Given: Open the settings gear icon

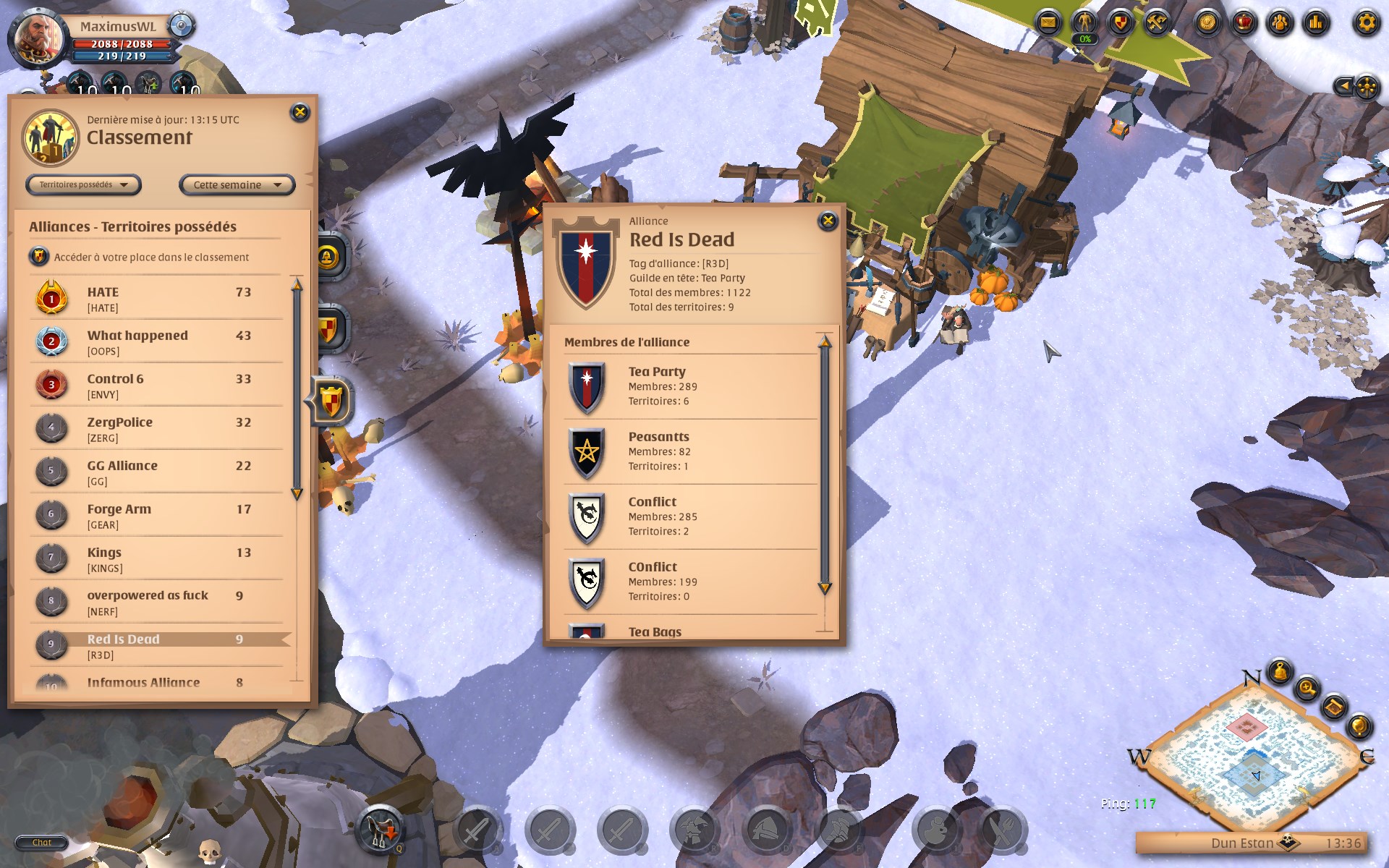Looking at the screenshot, I should tap(1366, 23).
